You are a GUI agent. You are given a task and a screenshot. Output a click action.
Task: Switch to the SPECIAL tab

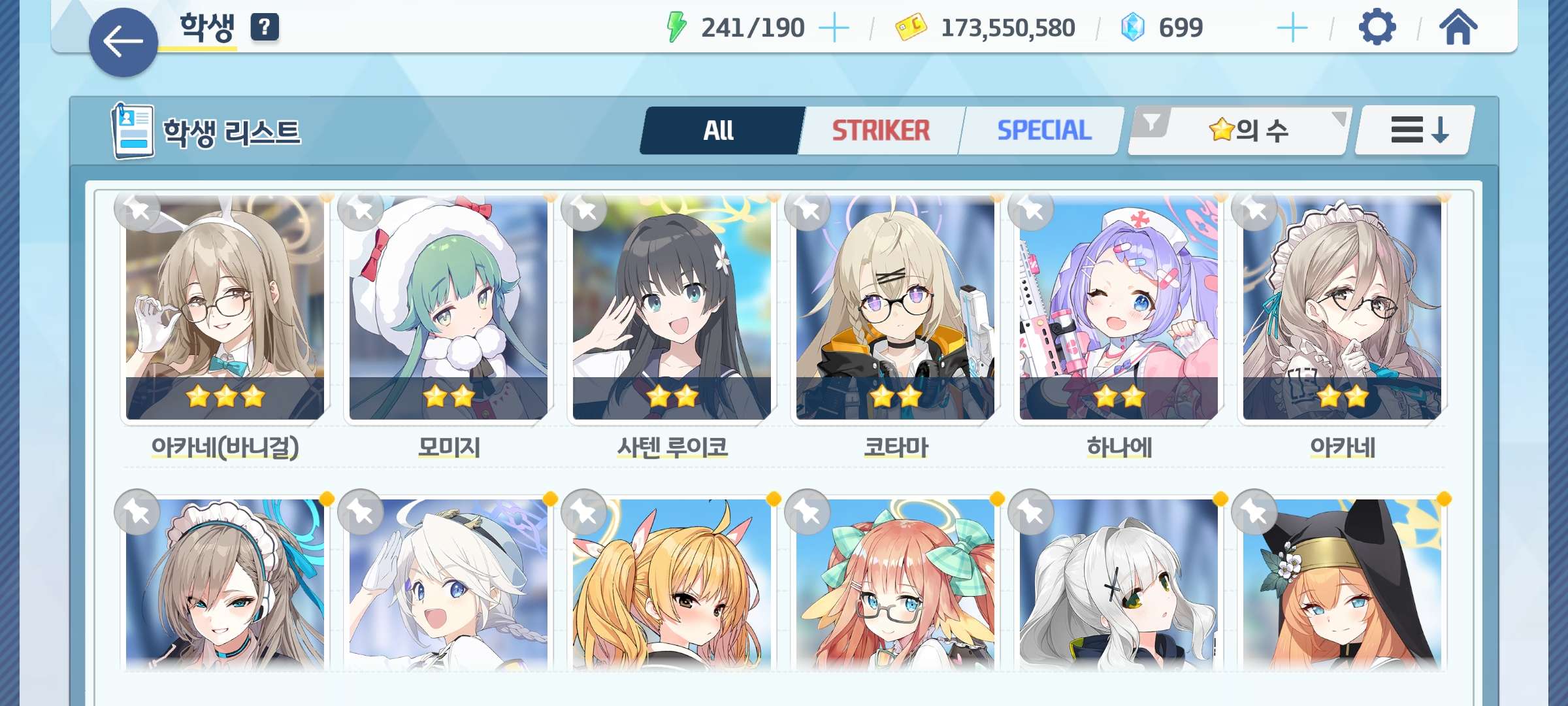[x=1043, y=131]
